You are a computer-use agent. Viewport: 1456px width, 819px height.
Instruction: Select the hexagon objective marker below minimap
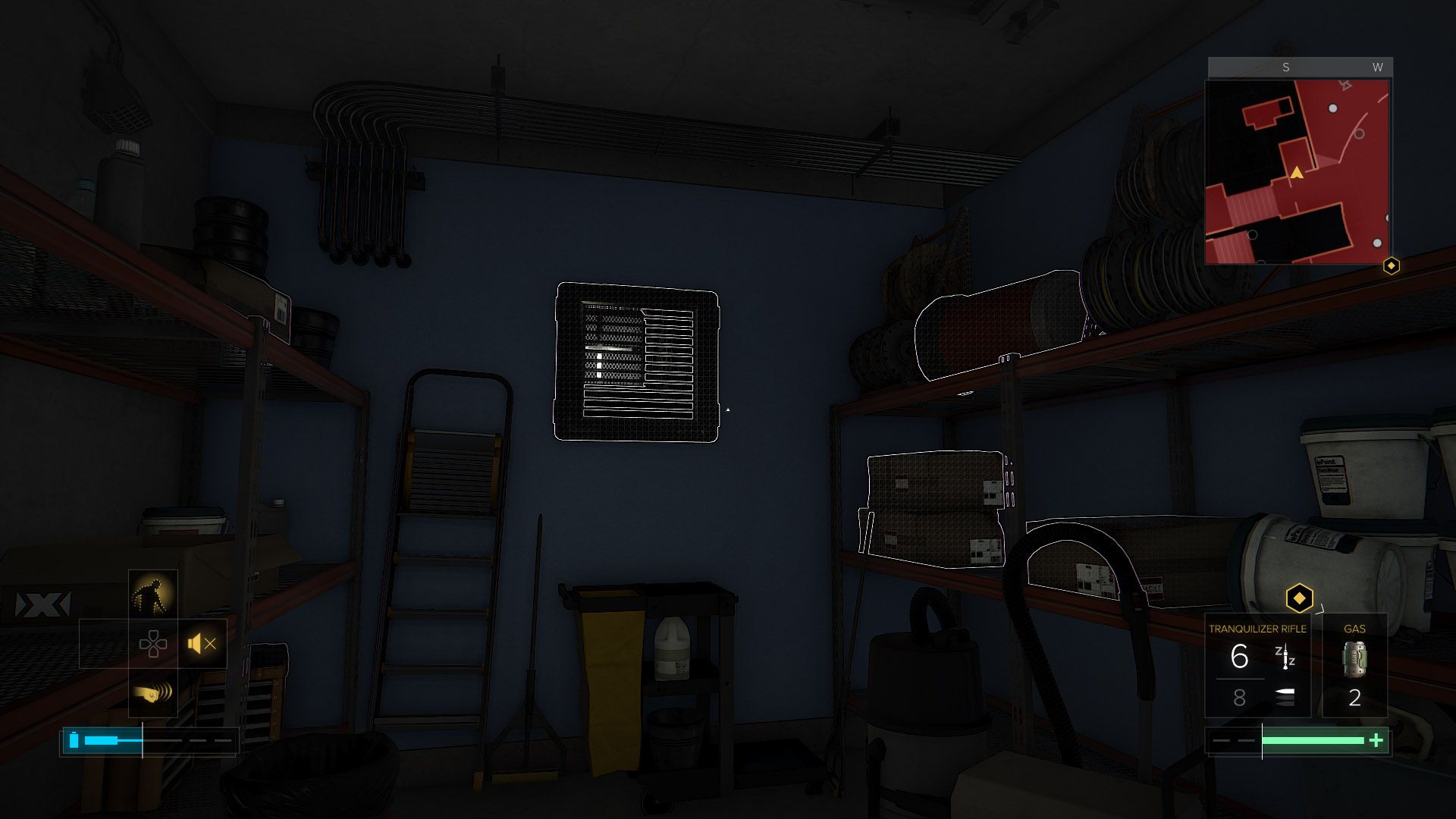click(1391, 265)
